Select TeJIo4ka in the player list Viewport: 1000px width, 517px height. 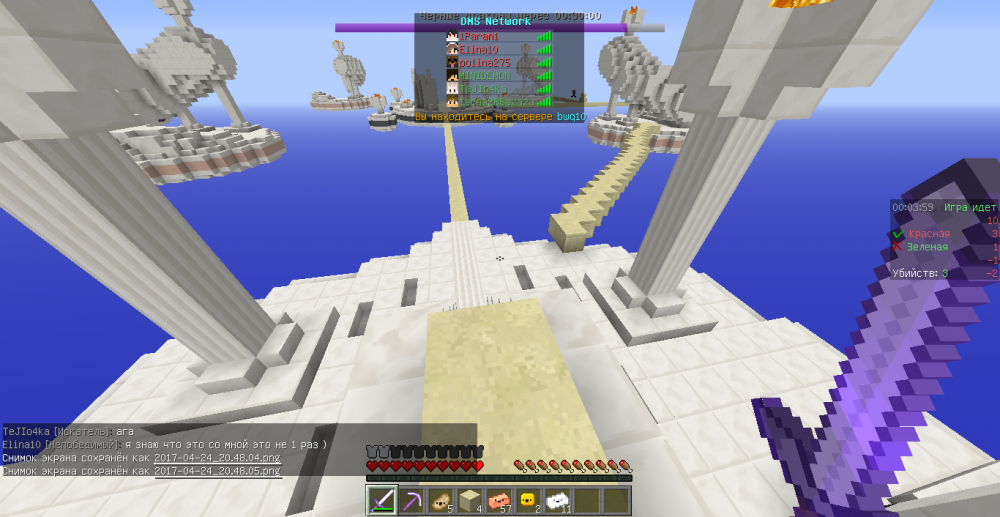482,89
